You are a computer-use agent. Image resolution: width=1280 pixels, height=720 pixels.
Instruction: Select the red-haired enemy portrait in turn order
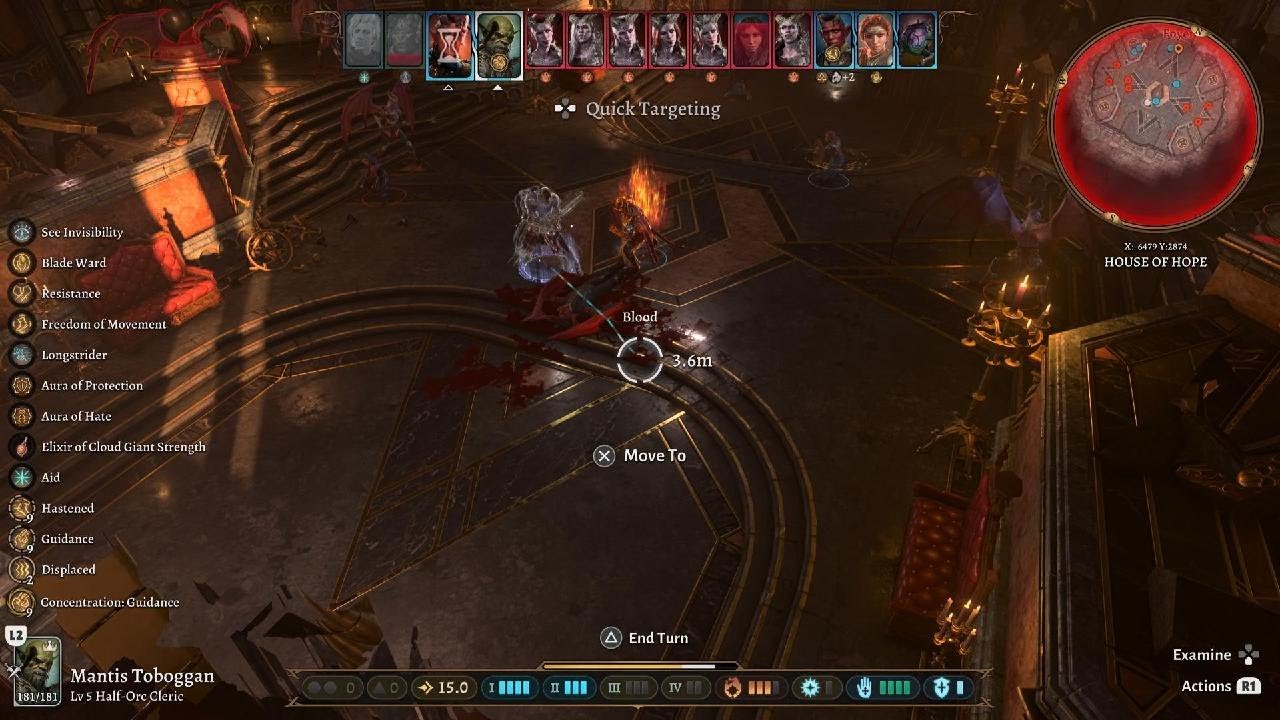[x=752, y=41]
